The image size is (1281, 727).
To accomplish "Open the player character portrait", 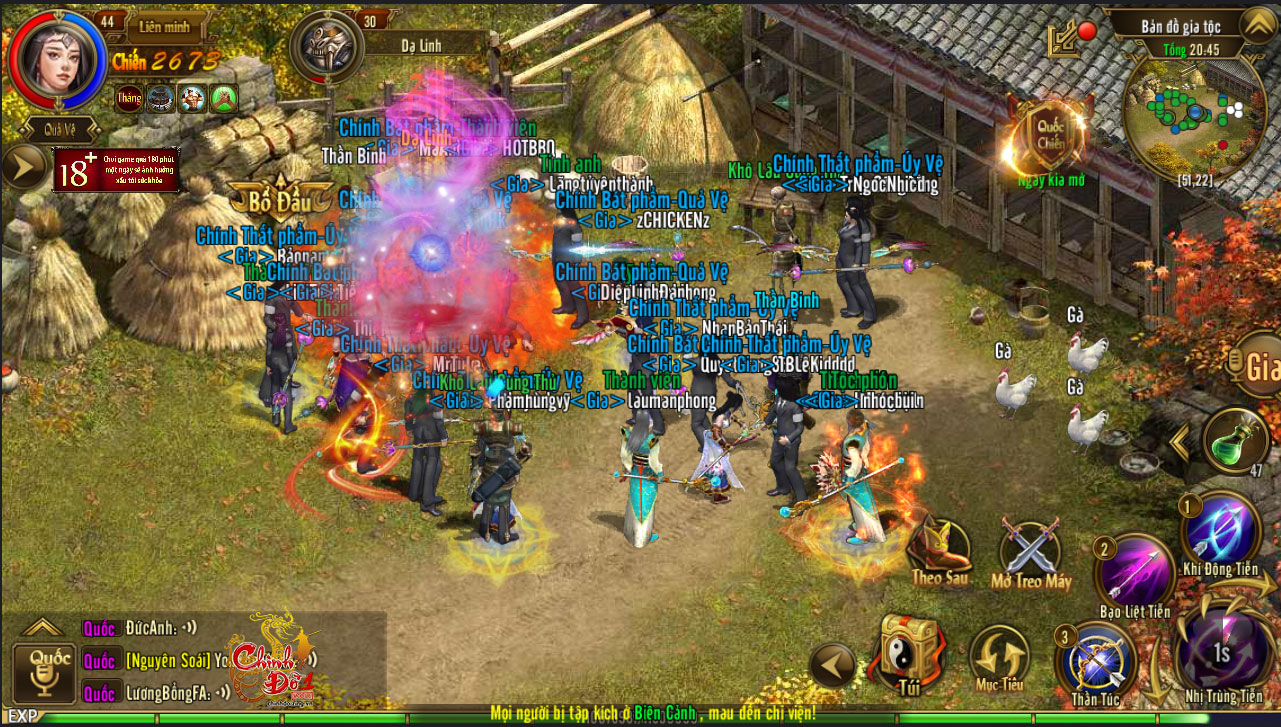I will (55, 60).
